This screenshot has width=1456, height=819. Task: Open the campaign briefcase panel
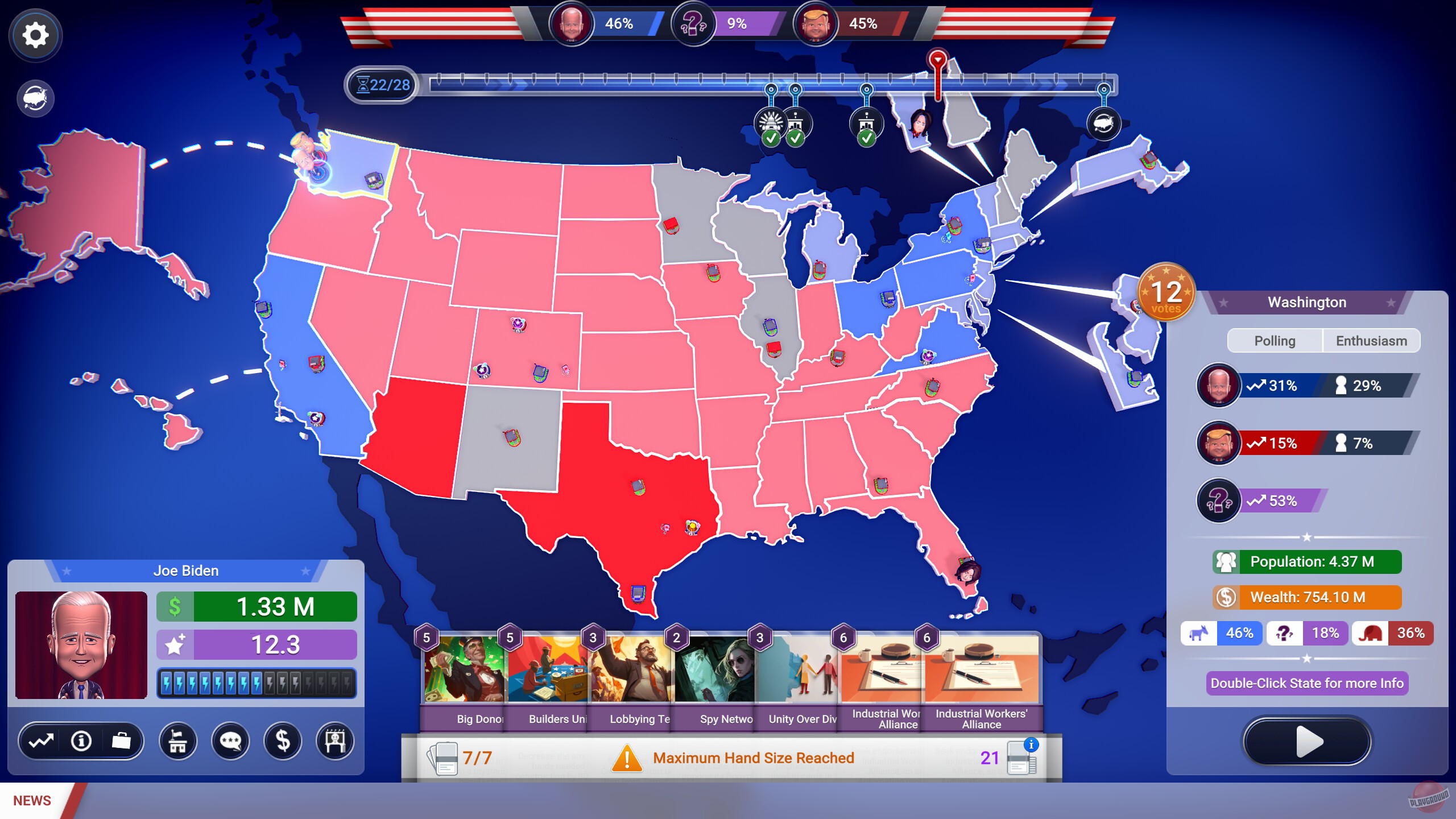click(122, 741)
